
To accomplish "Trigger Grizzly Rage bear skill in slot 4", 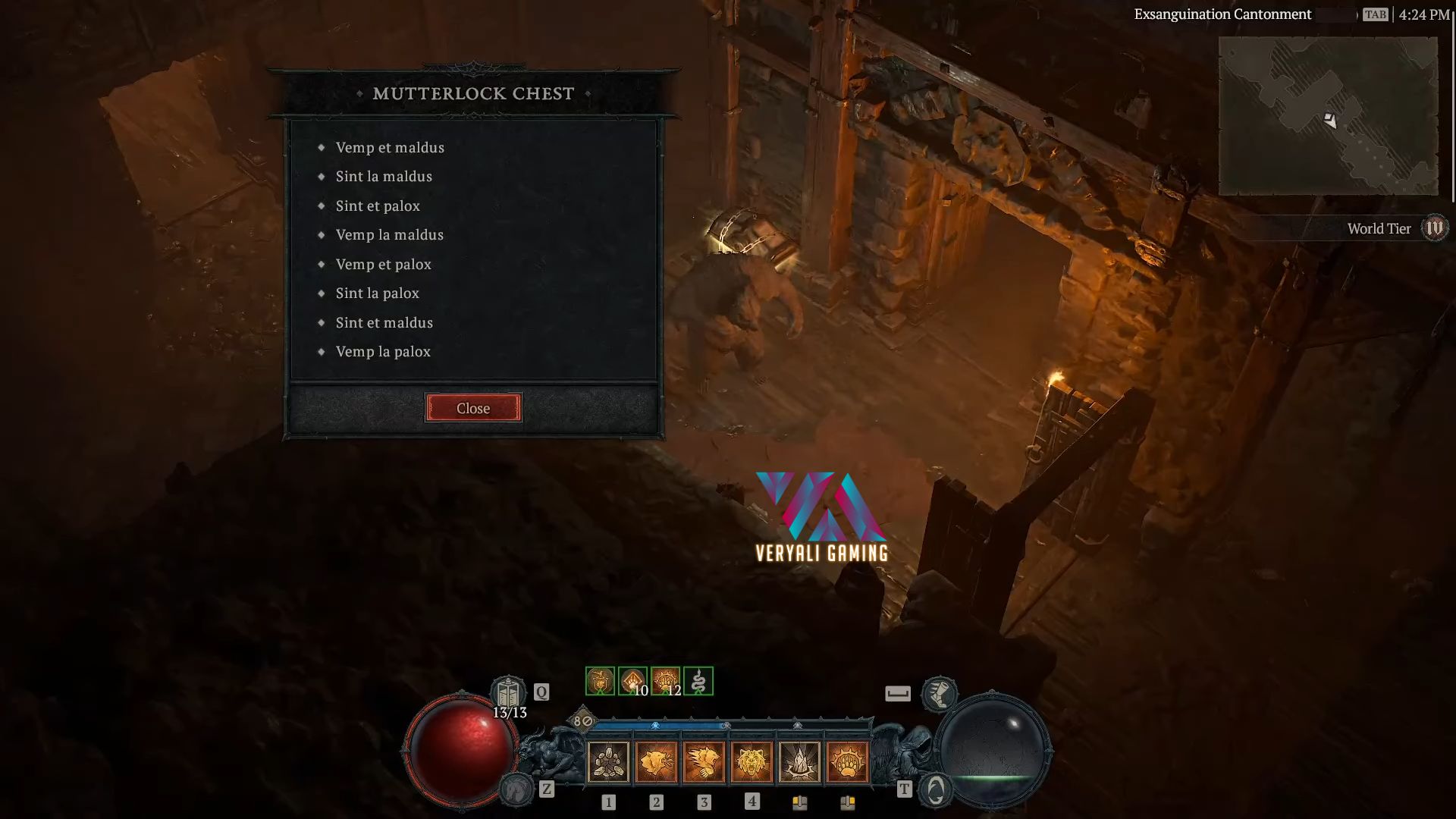I will pyautogui.click(x=752, y=764).
